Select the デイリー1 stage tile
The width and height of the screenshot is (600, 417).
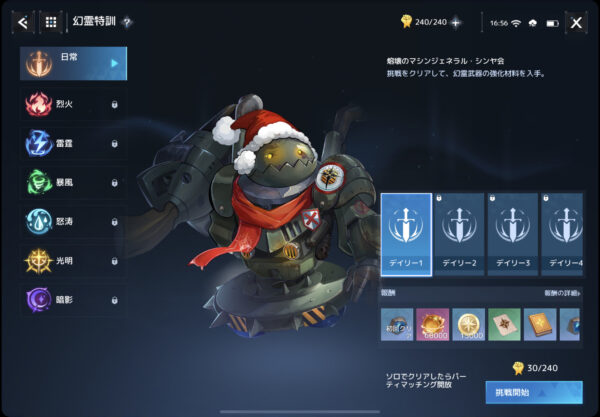(406, 234)
